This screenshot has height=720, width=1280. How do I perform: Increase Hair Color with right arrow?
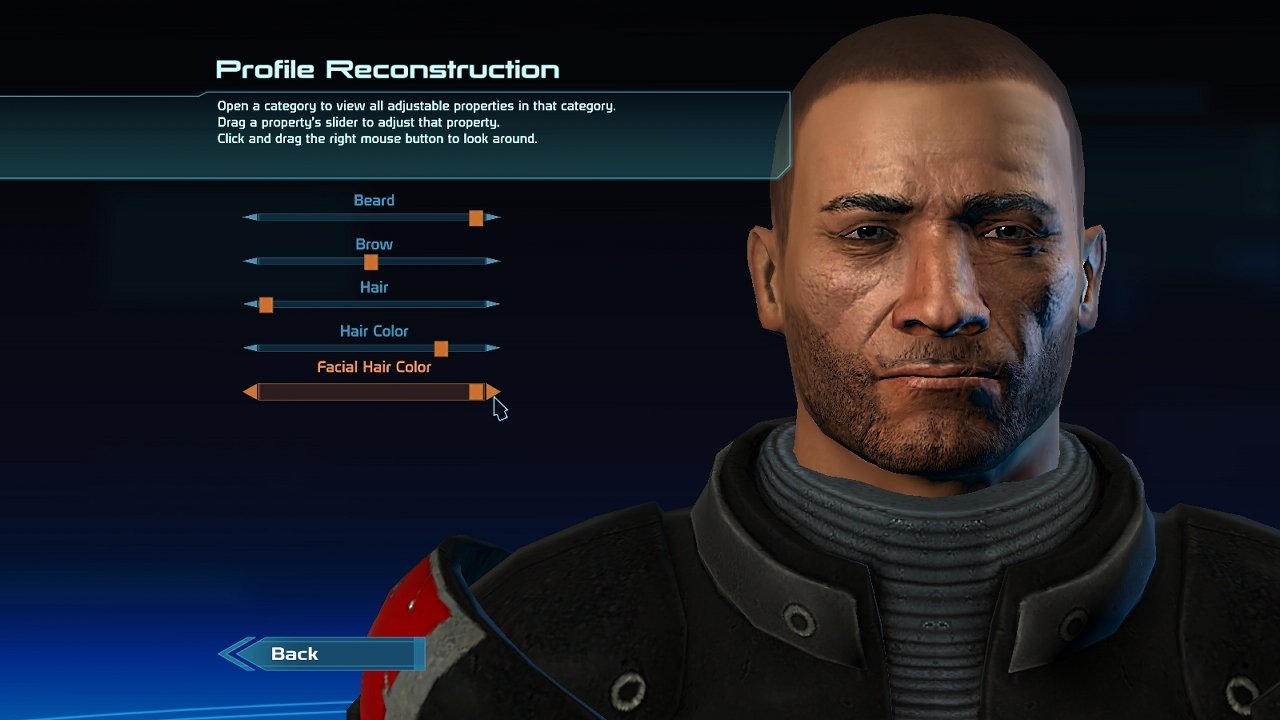[x=492, y=349]
